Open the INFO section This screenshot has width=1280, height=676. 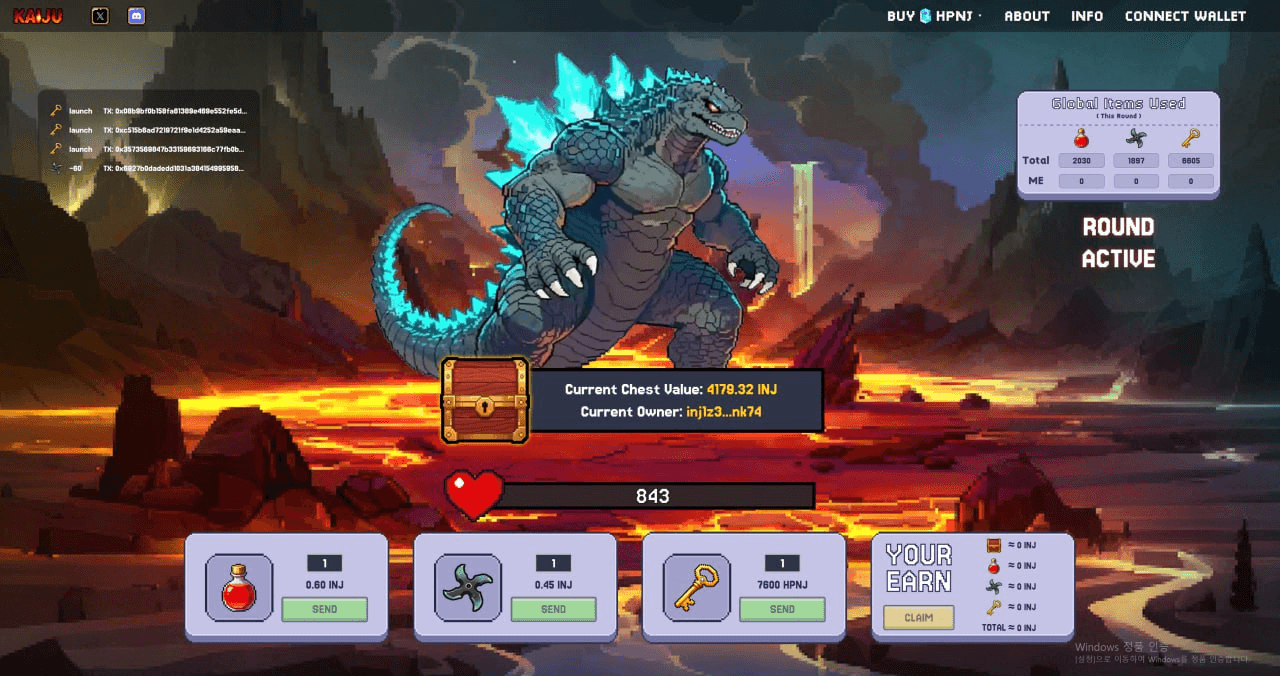[1087, 16]
